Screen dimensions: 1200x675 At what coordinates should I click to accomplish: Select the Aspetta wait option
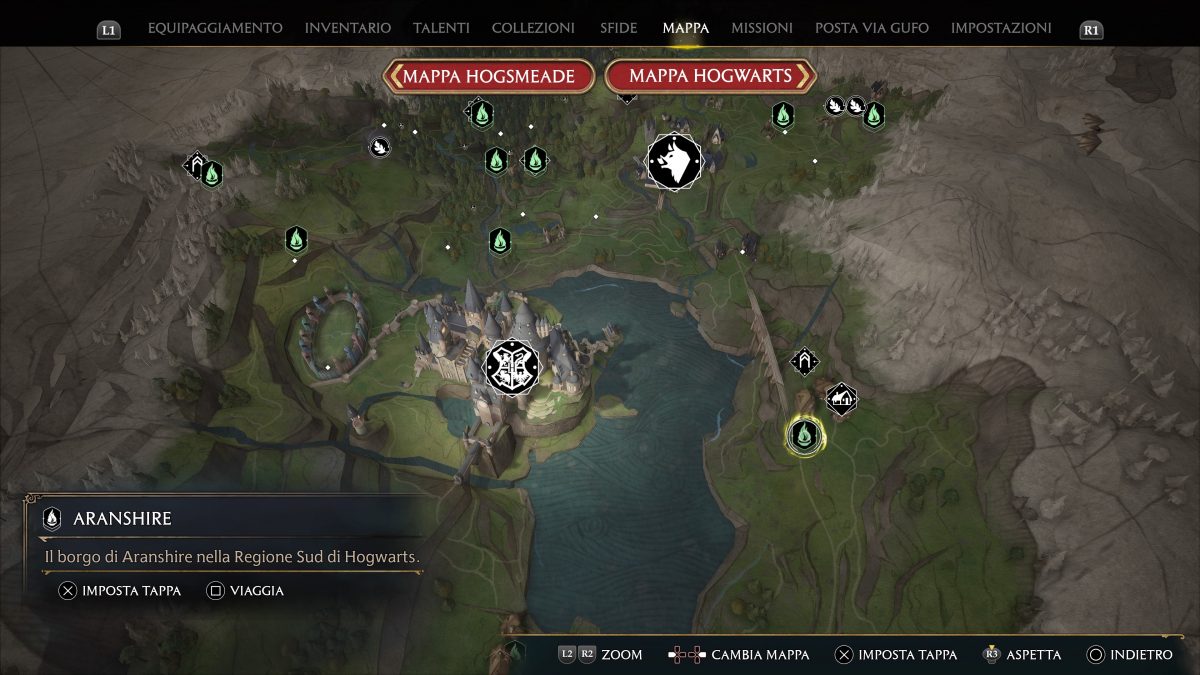[1023, 655]
